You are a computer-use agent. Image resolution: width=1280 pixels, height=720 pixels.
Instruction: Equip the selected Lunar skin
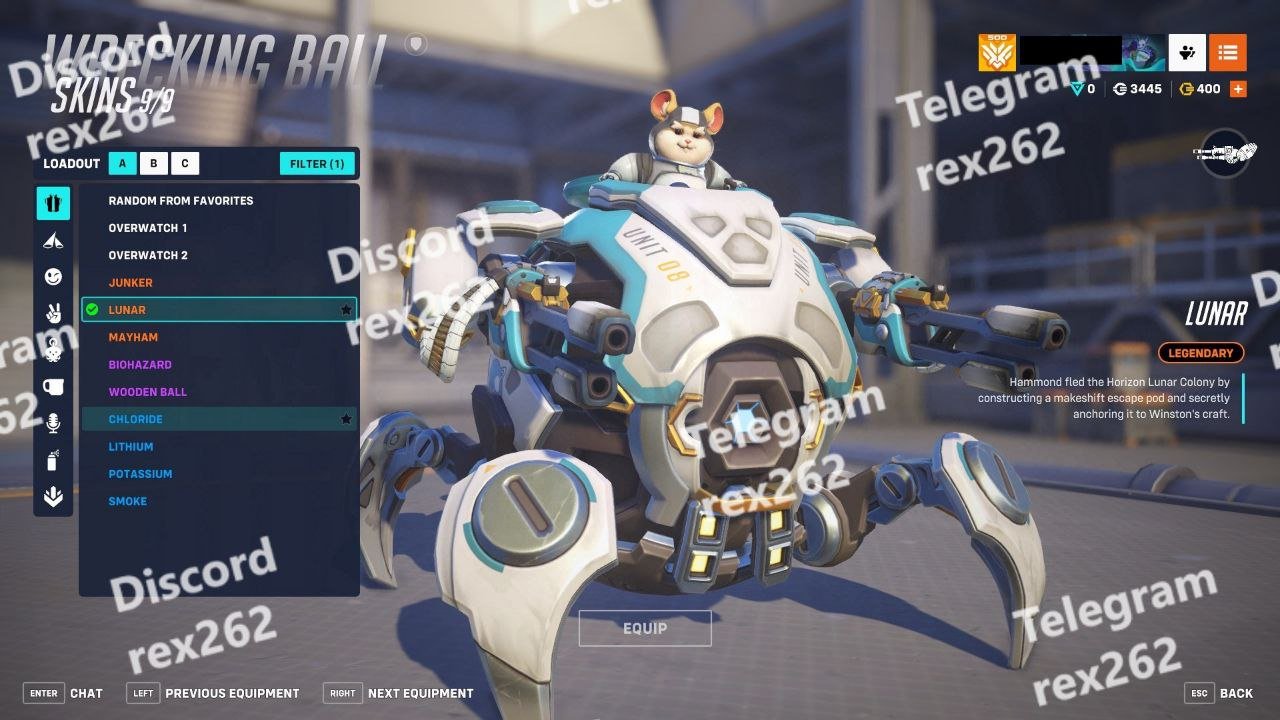pos(645,628)
